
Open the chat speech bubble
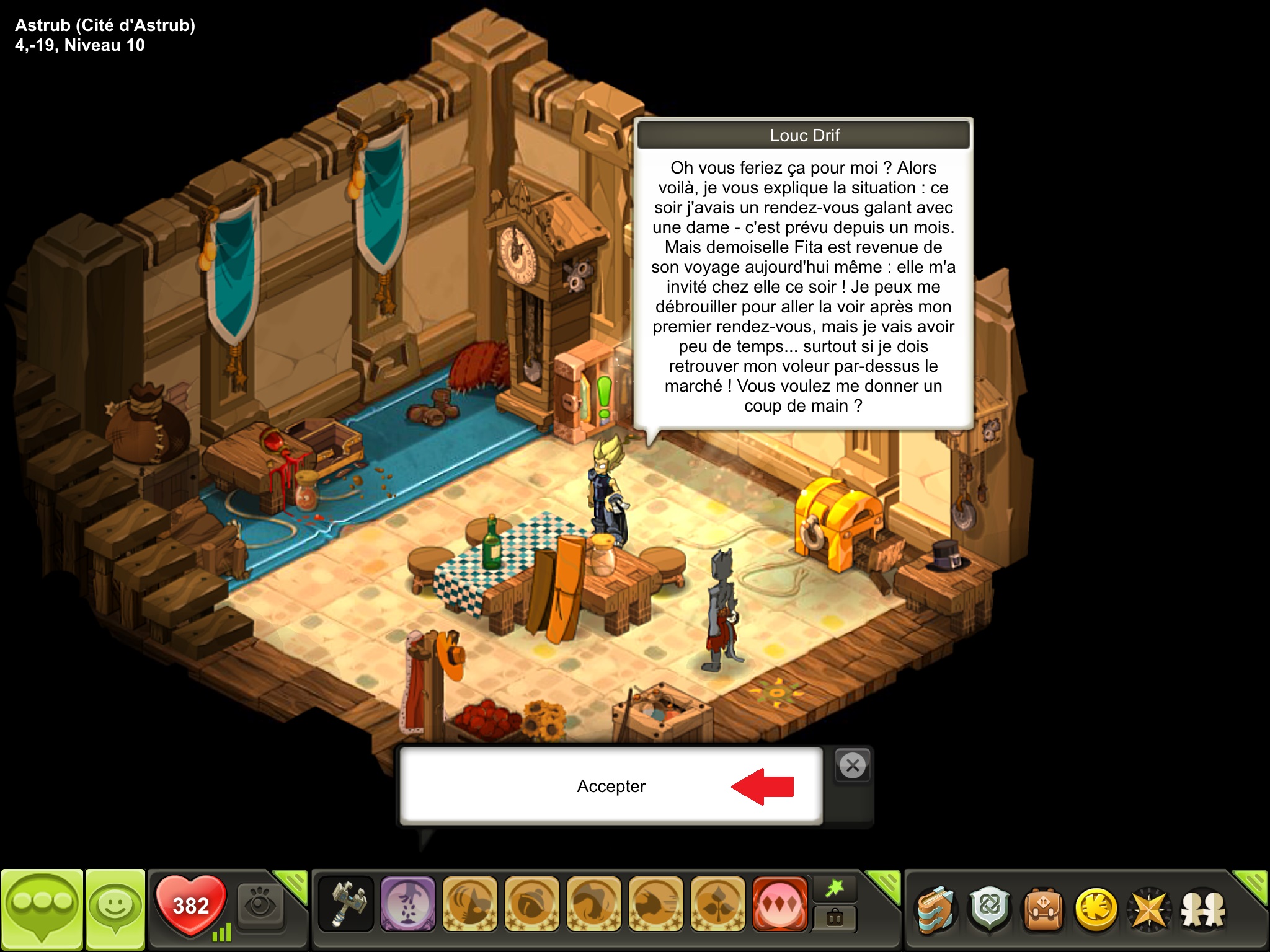pyautogui.click(x=42, y=908)
